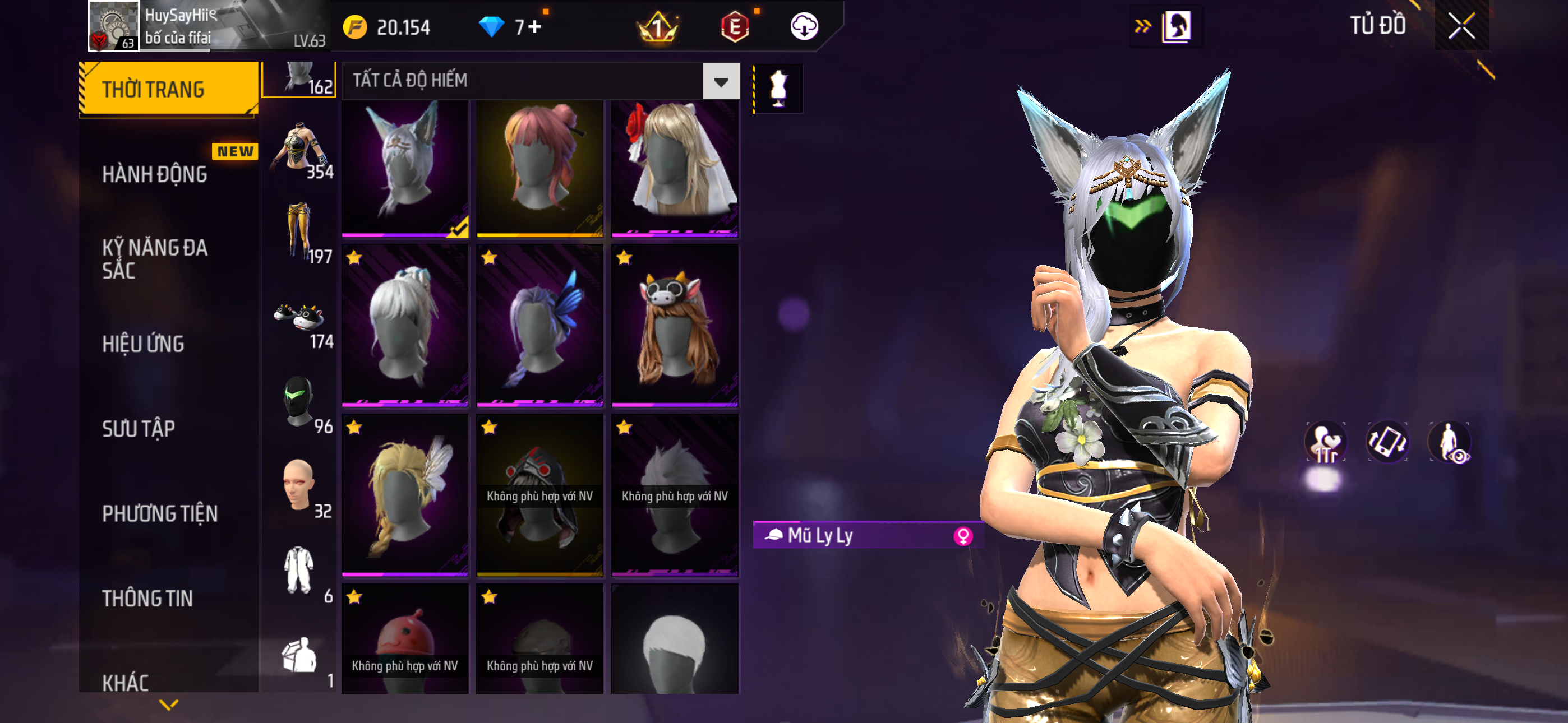Switch to the tops subcategory showing 354
This screenshot has height=723, width=1568.
(300, 152)
